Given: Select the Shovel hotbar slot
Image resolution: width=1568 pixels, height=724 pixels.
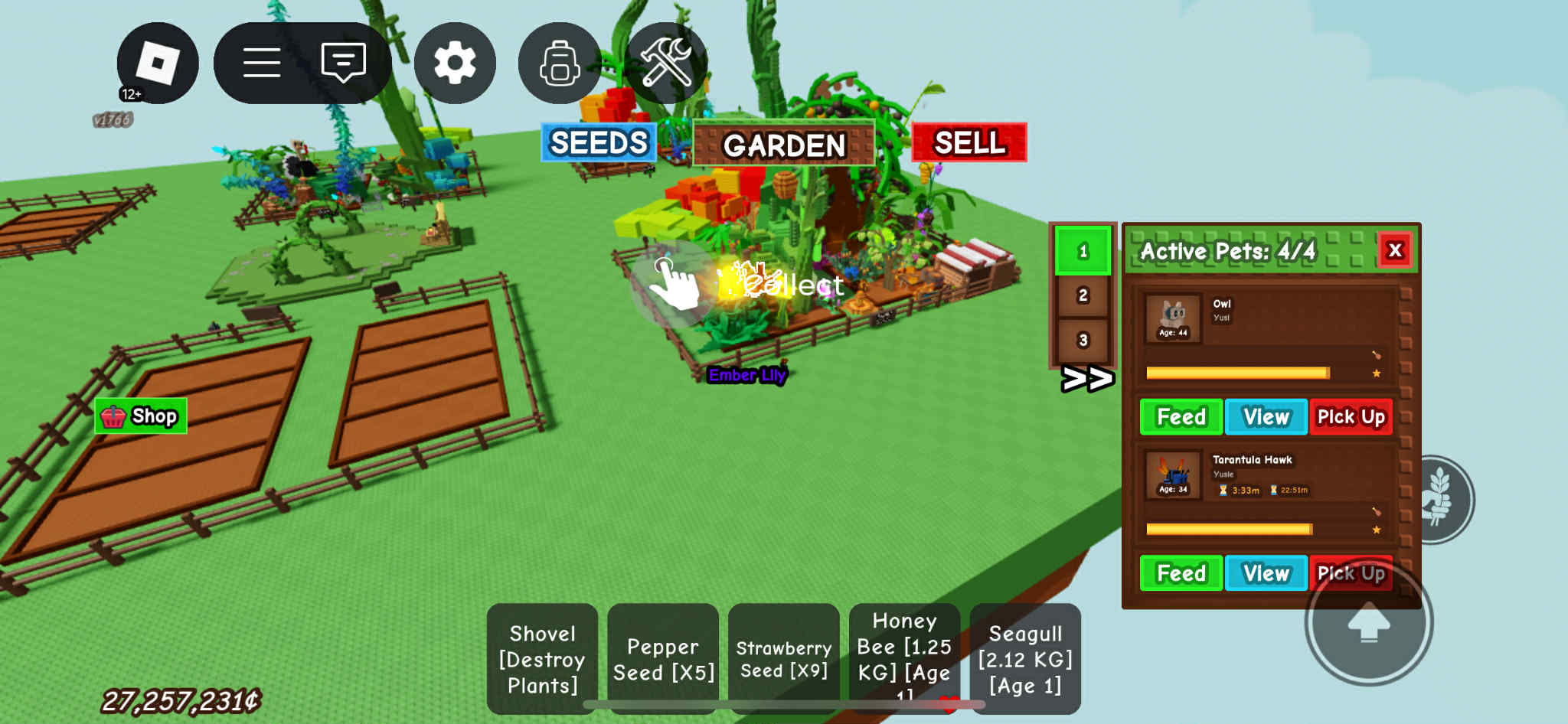Looking at the screenshot, I should click(x=543, y=659).
